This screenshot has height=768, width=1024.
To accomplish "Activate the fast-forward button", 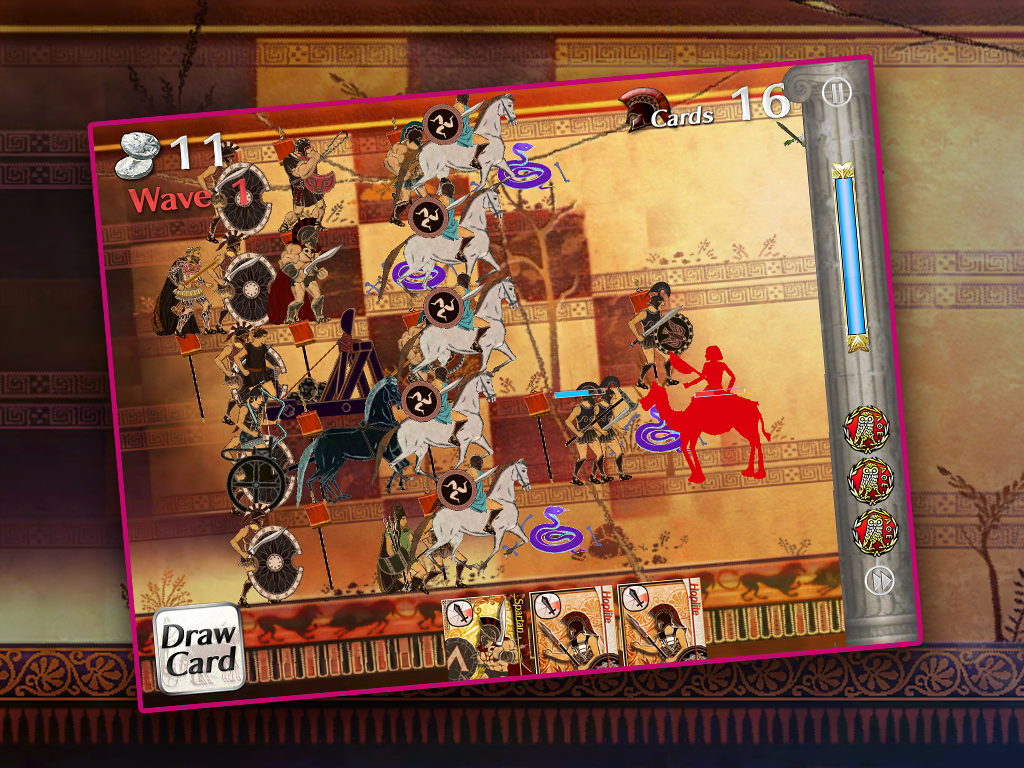I will tap(878, 580).
